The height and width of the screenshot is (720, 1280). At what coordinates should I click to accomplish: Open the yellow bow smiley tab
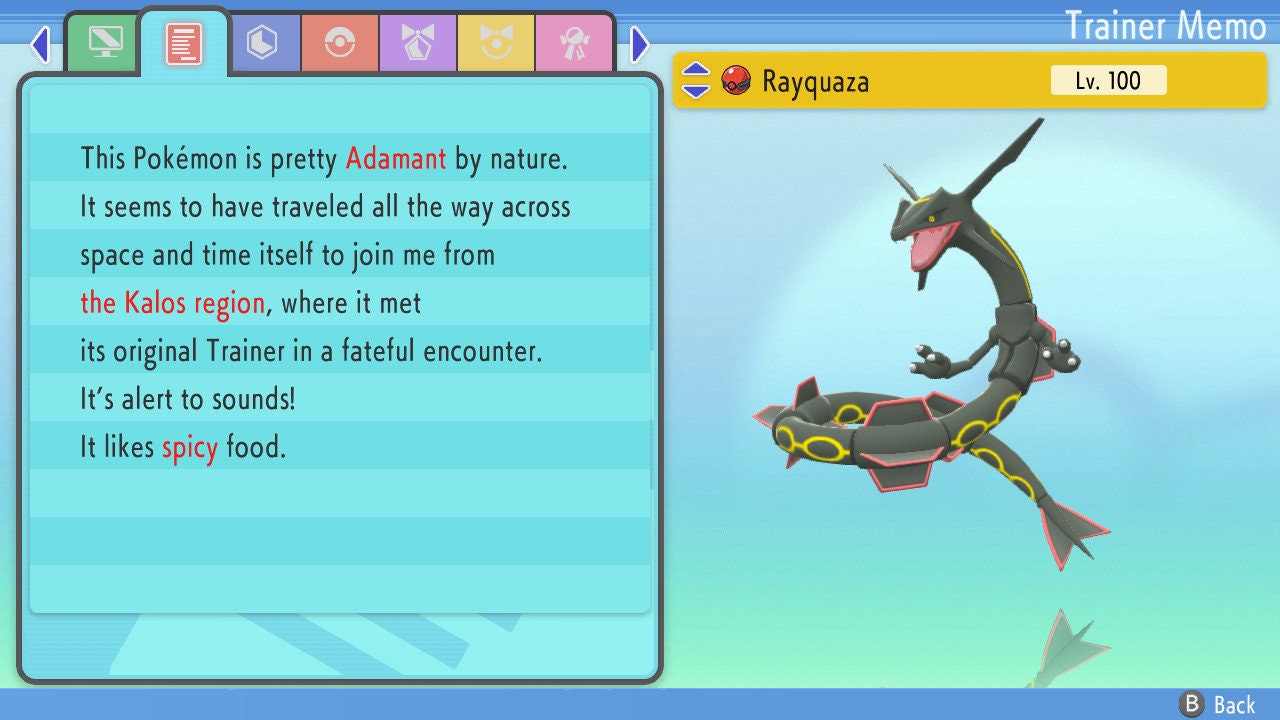coord(496,42)
